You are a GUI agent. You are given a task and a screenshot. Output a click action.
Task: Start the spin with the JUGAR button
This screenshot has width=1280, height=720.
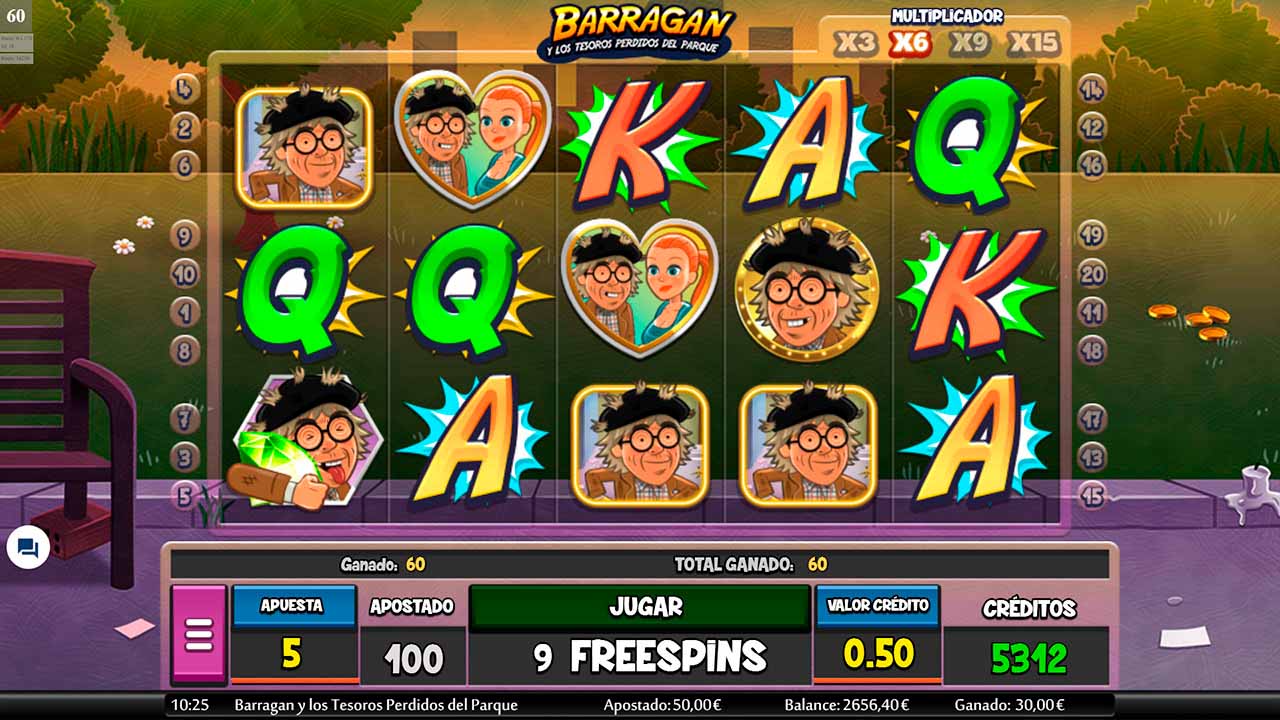point(639,607)
